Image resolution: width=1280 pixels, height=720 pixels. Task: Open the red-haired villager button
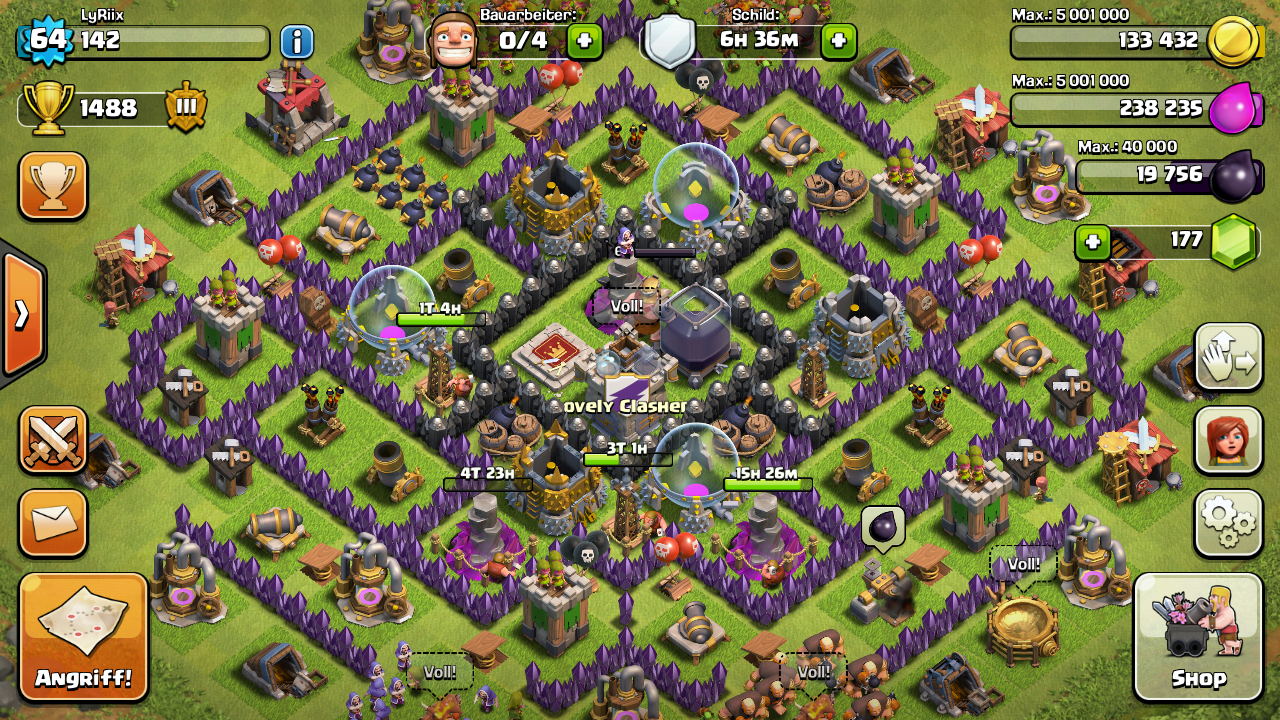(1228, 440)
